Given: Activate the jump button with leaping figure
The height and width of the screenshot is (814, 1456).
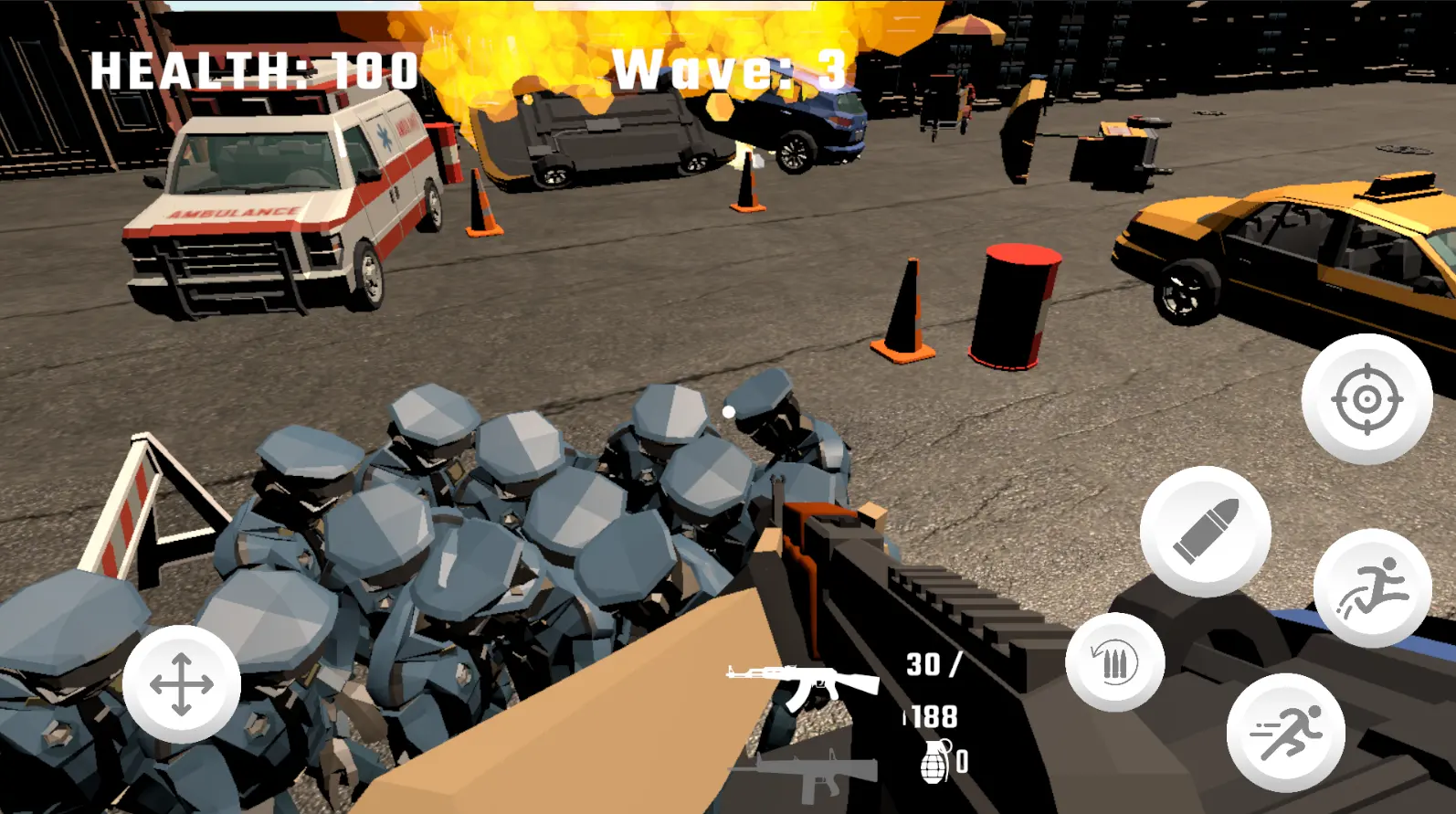Looking at the screenshot, I should point(1372,587).
